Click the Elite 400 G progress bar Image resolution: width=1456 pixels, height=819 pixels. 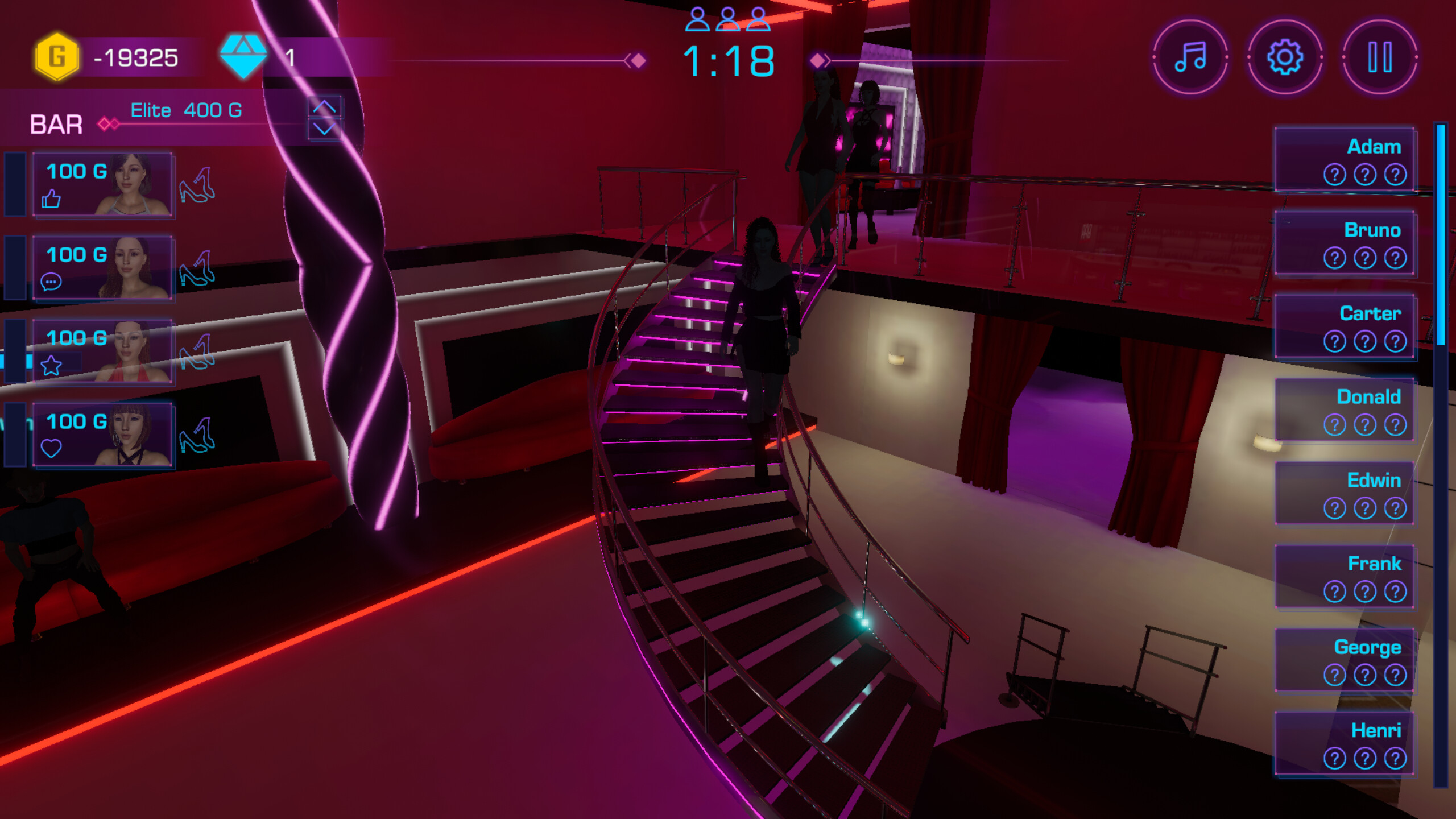[x=187, y=110]
